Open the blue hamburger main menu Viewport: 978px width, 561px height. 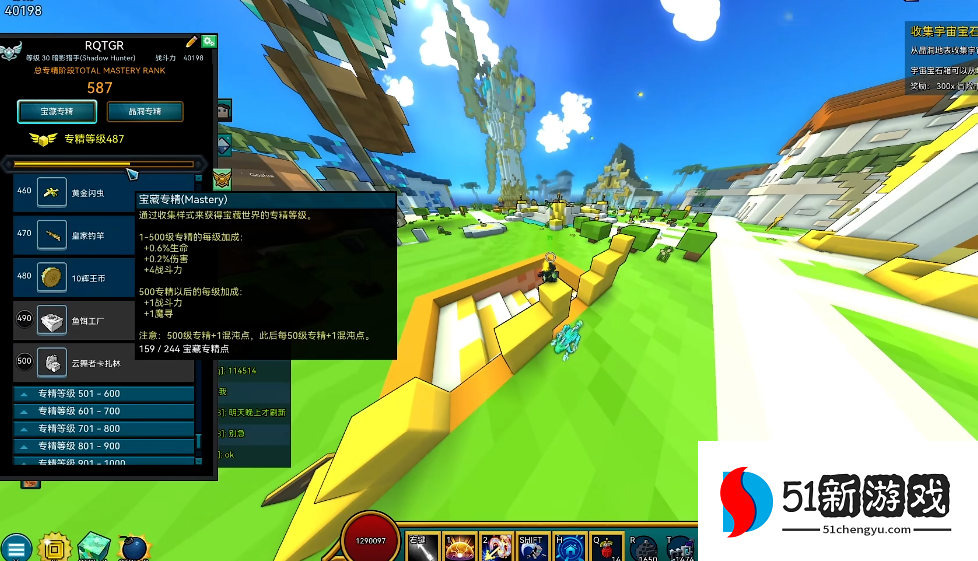pos(16,547)
